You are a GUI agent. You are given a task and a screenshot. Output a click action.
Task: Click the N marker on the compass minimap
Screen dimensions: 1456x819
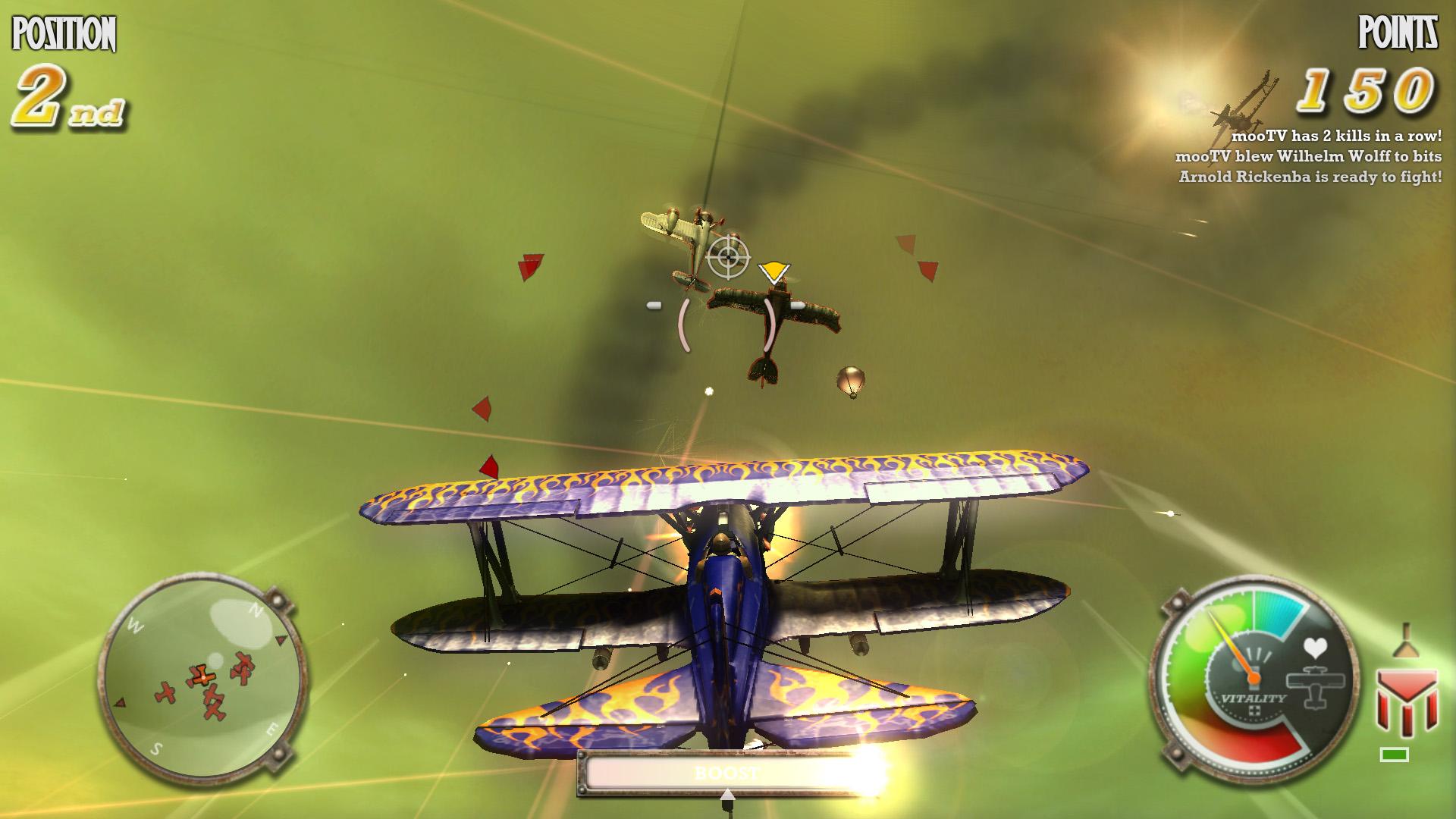coord(256,609)
